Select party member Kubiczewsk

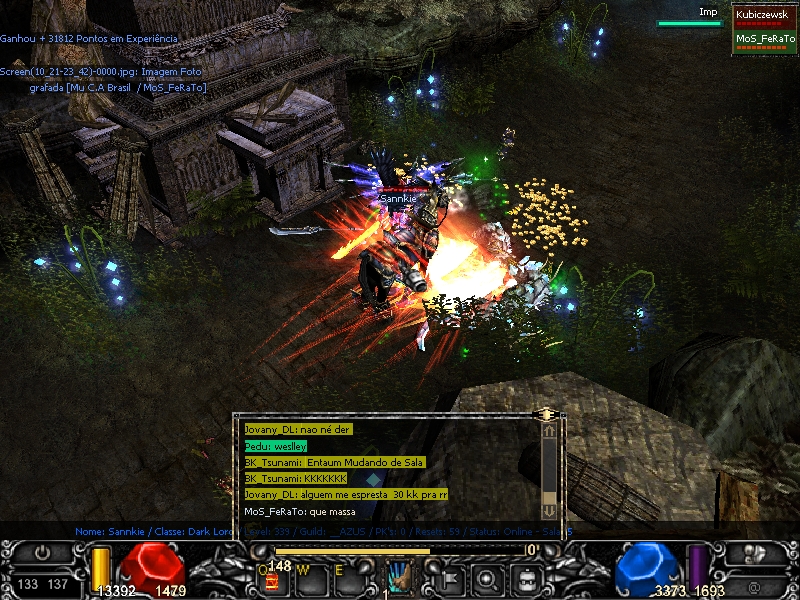[764, 15]
